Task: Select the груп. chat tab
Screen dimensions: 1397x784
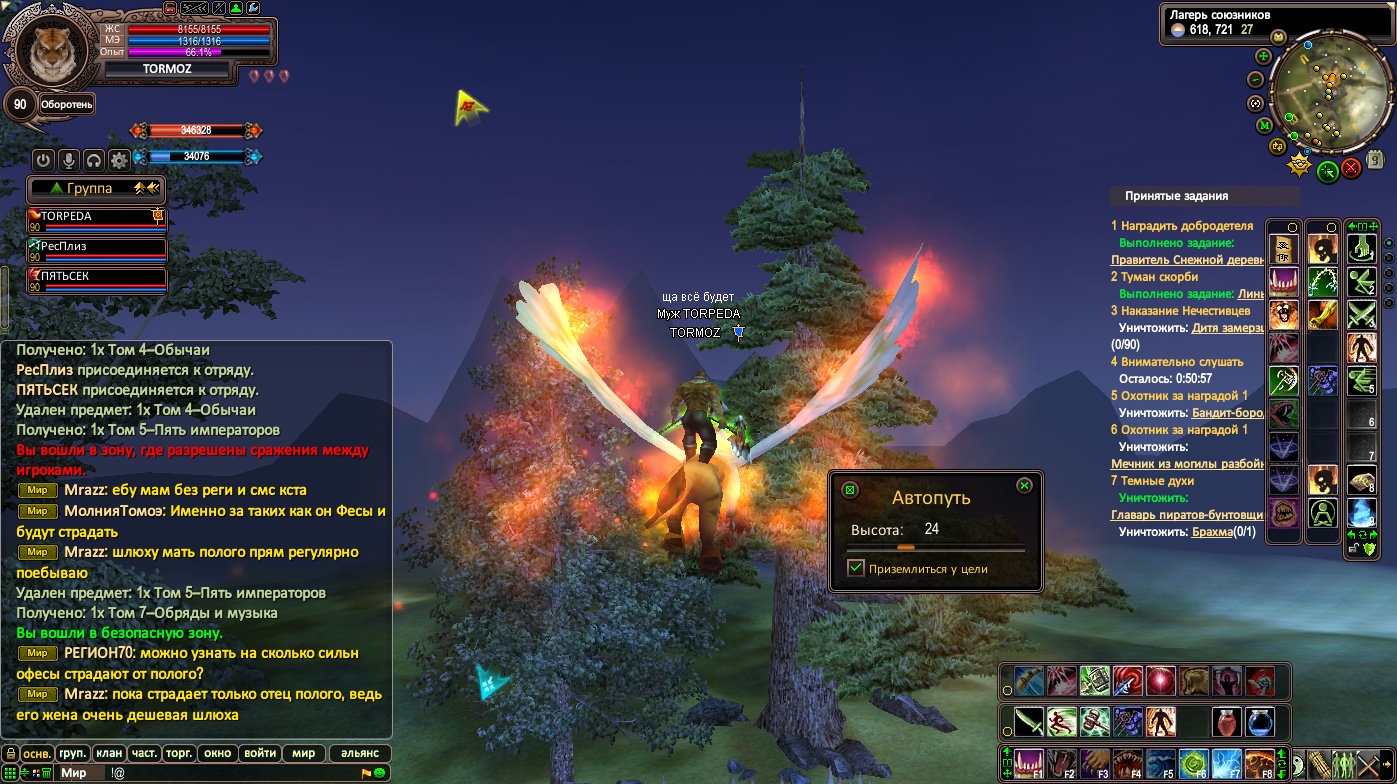Action: [73, 753]
